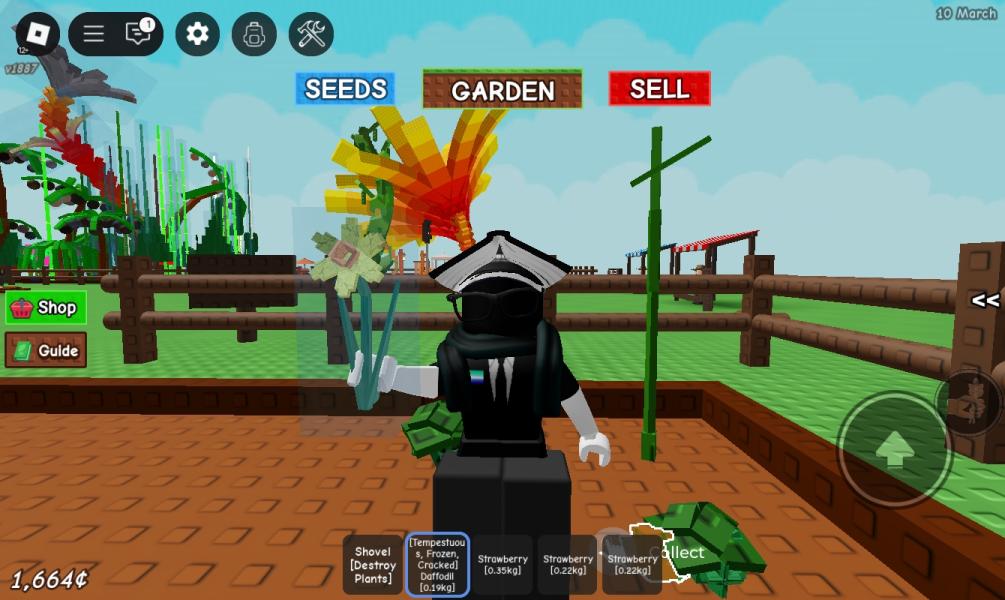1005x600 pixels.
Task: Expand the side panel double-arrow
Action: tap(985, 300)
